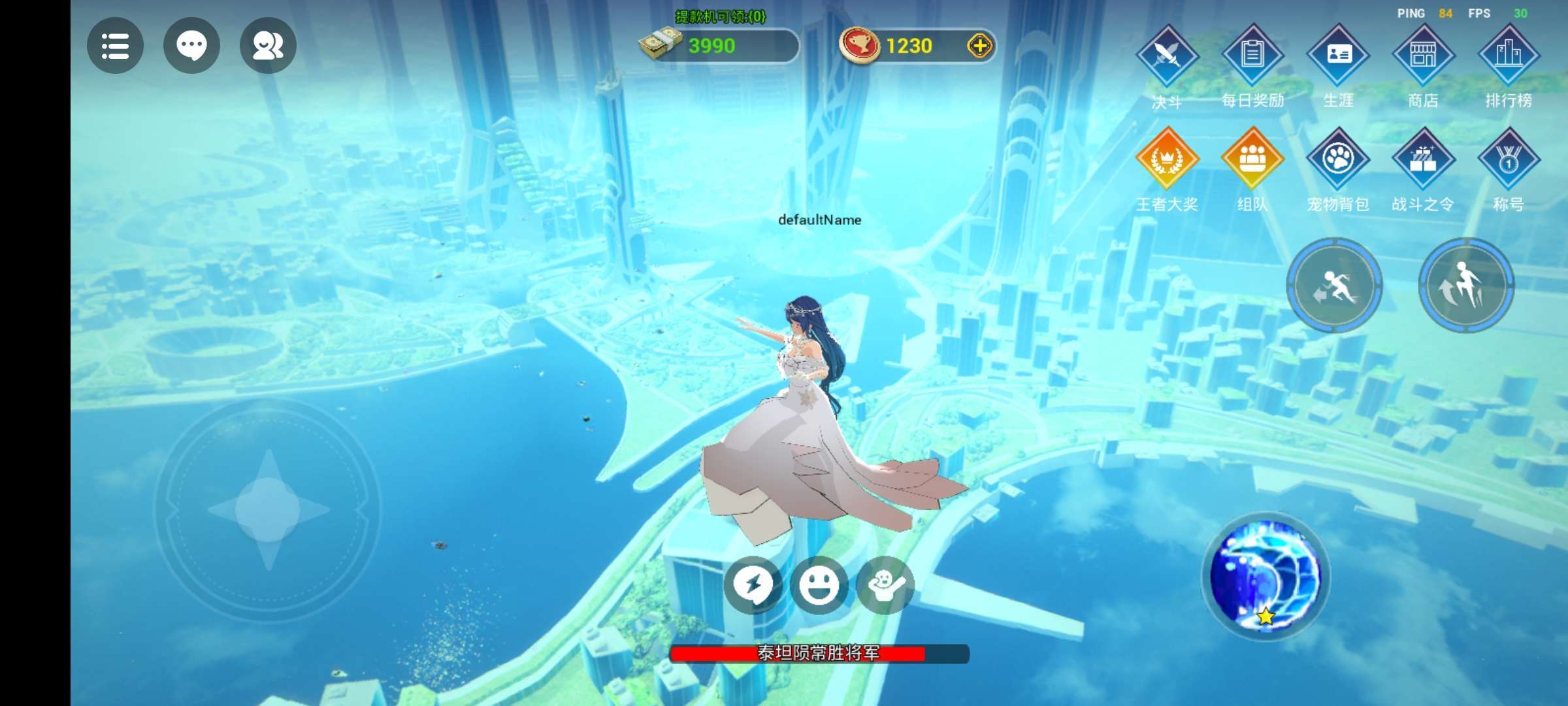
Task: View the 排行榜 leaderboard
Action: coord(1509,56)
